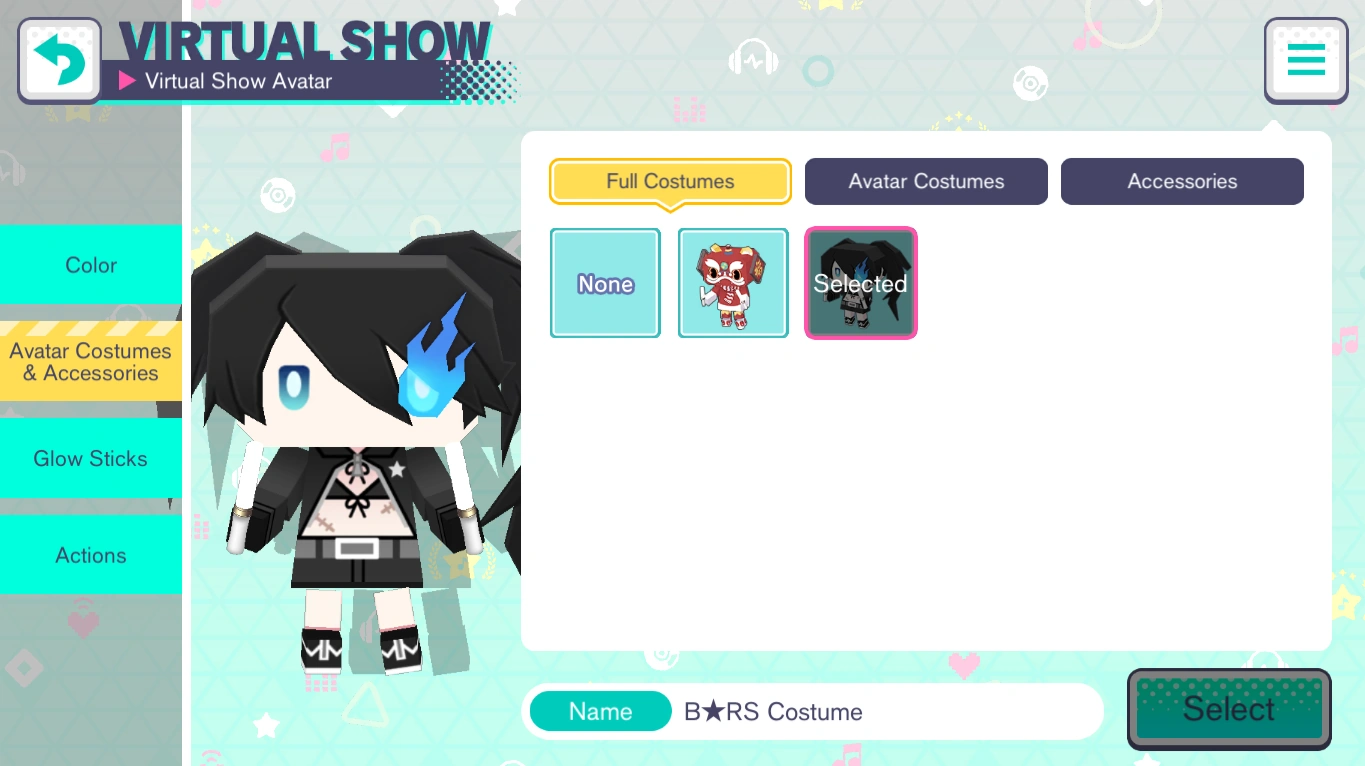Open the Glow Sticks panel
Screen dimensions: 1365x766
90,458
